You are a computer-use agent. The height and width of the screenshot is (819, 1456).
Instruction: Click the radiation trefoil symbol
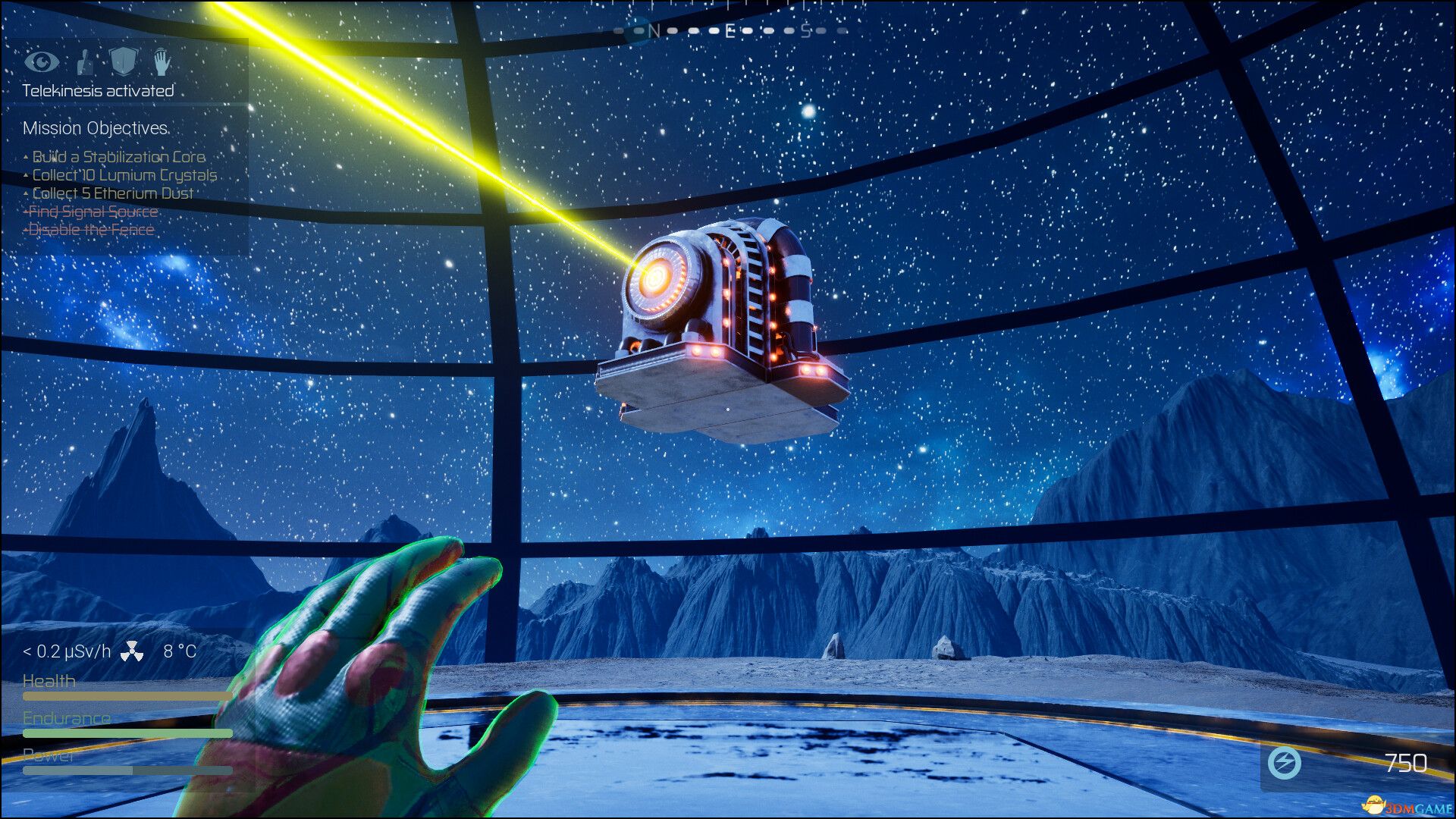132,651
